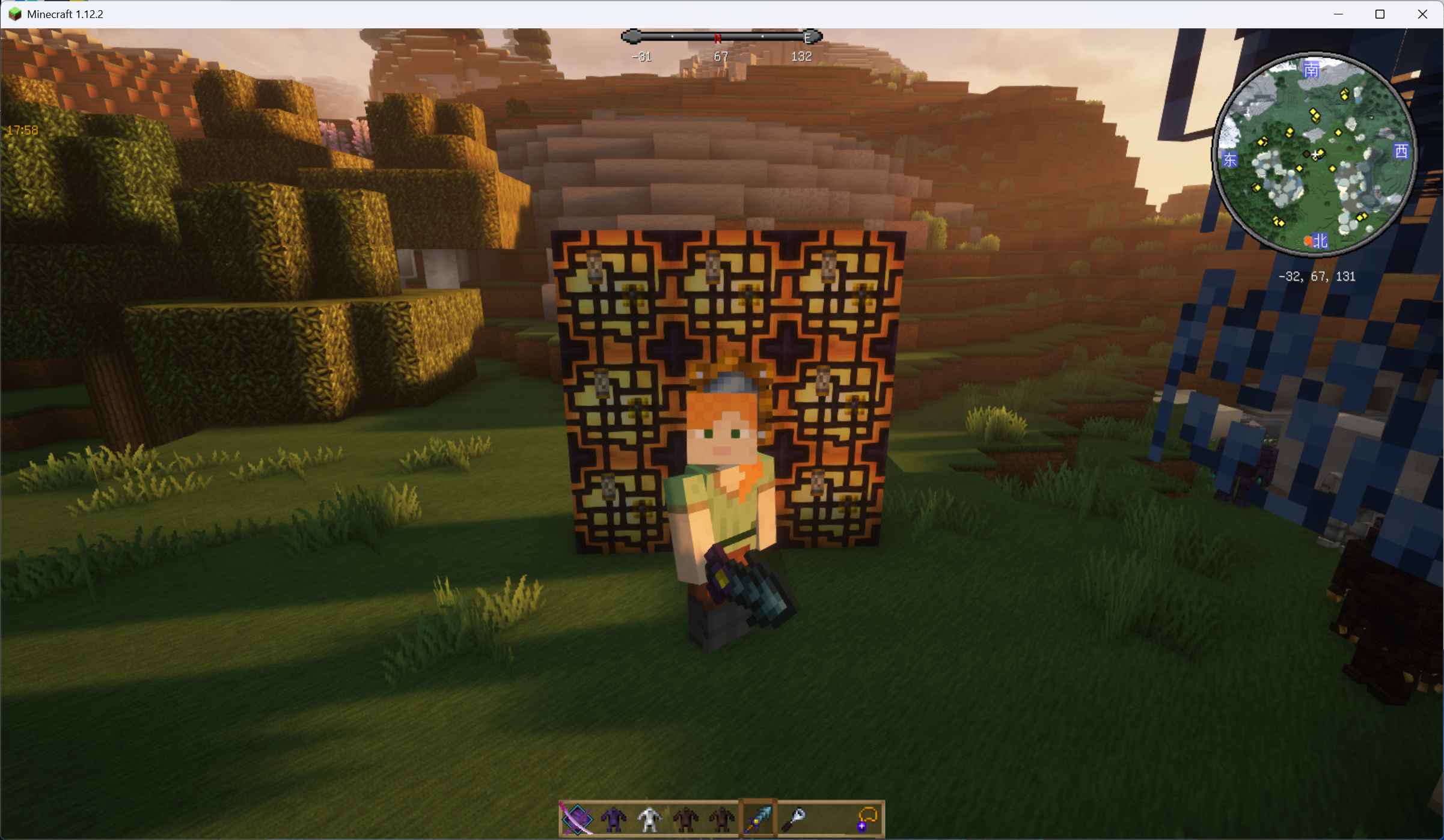This screenshot has width=1444, height=840.
Task: Select the blue crystal sword slot
Action: [x=757, y=818]
